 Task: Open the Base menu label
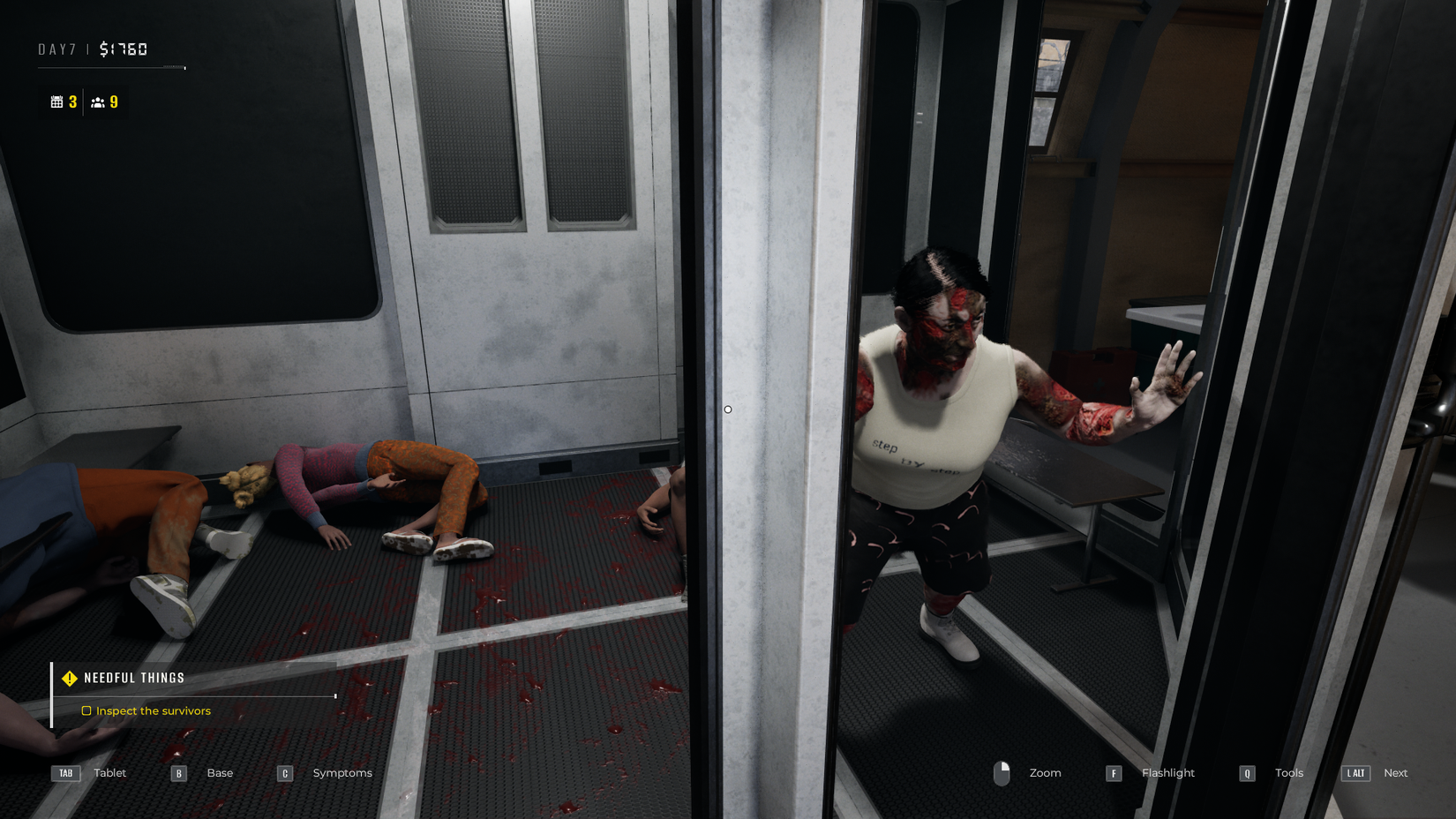(219, 772)
